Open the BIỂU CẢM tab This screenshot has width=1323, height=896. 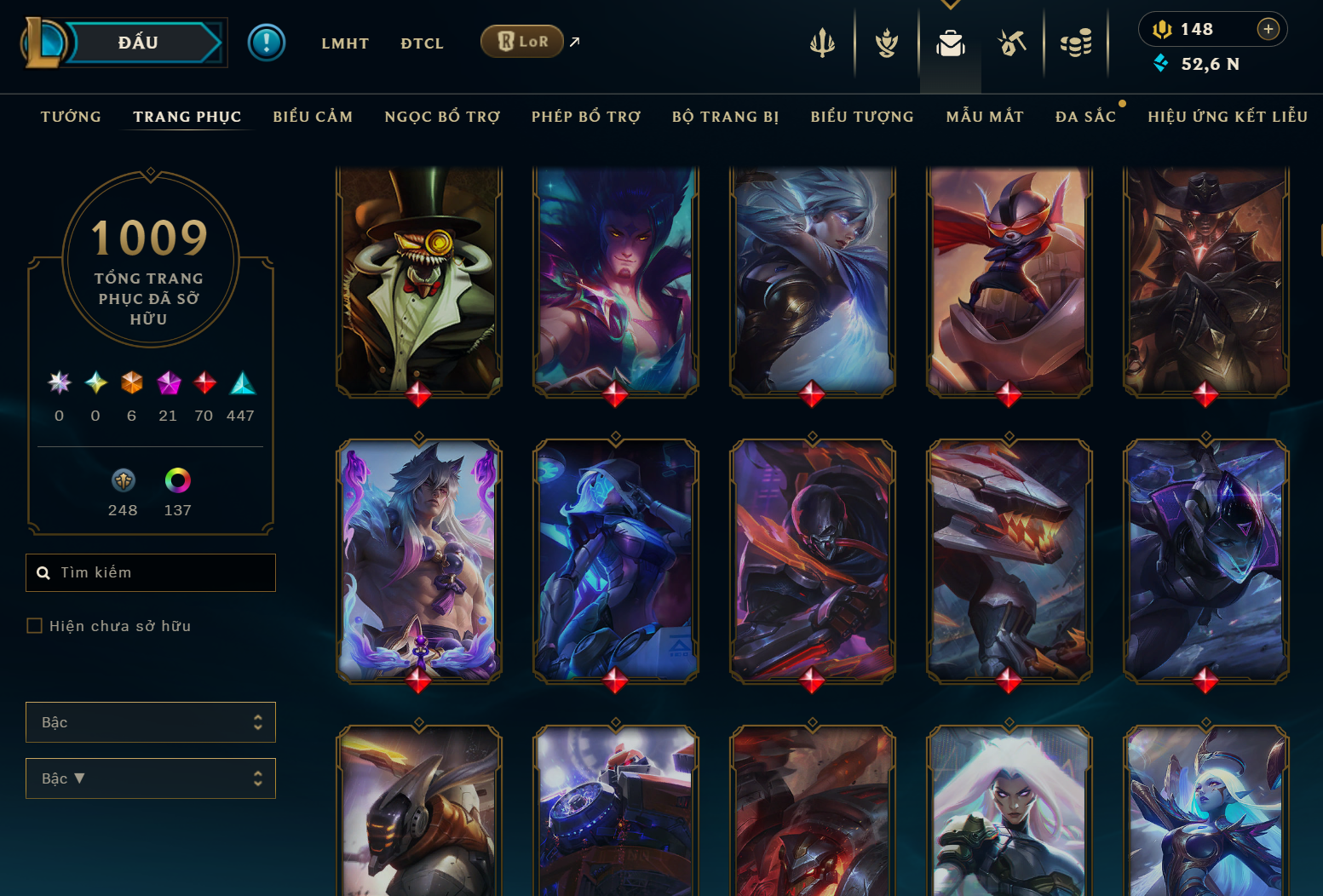point(313,117)
